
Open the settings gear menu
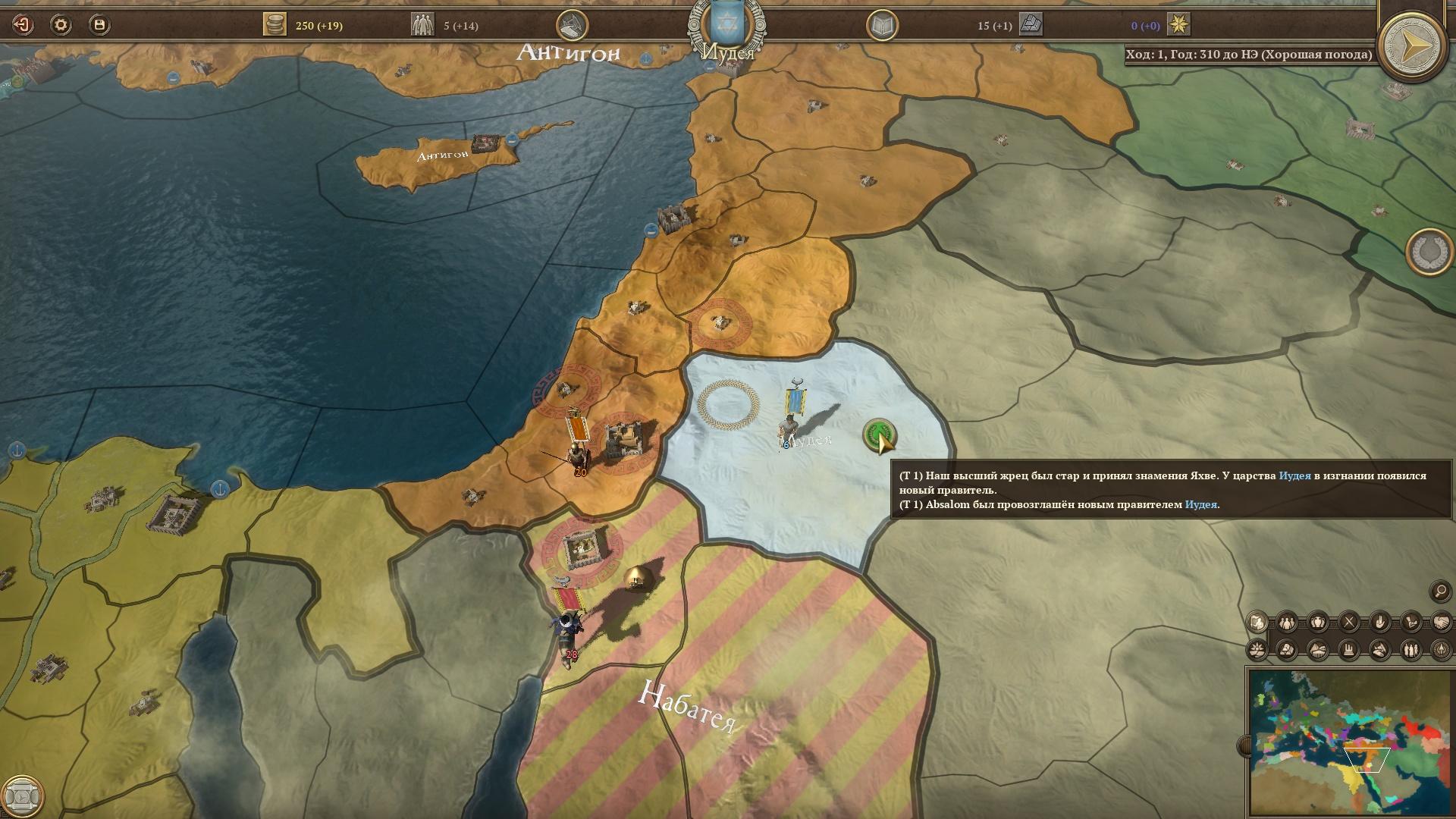[x=61, y=25]
